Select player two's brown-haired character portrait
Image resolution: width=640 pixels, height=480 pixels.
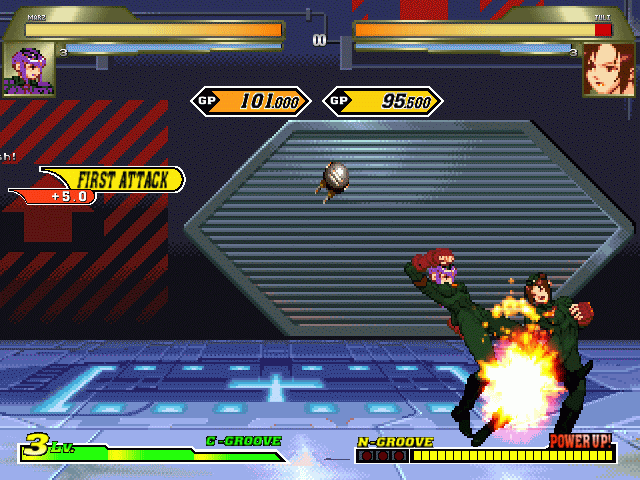(x=609, y=68)
